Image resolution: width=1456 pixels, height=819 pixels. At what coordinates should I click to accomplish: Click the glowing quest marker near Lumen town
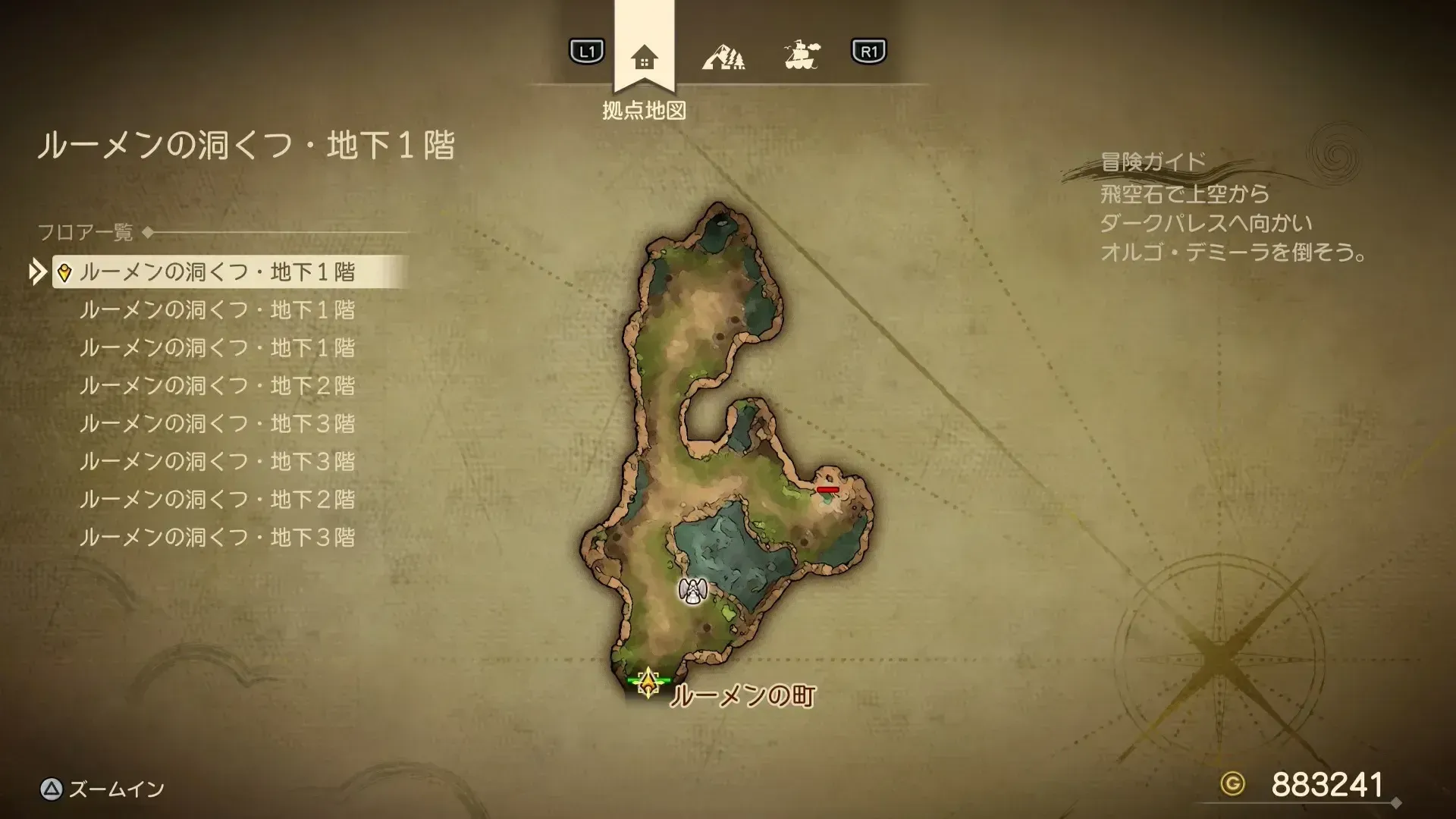pyautogui.click(x=648, y=682)
